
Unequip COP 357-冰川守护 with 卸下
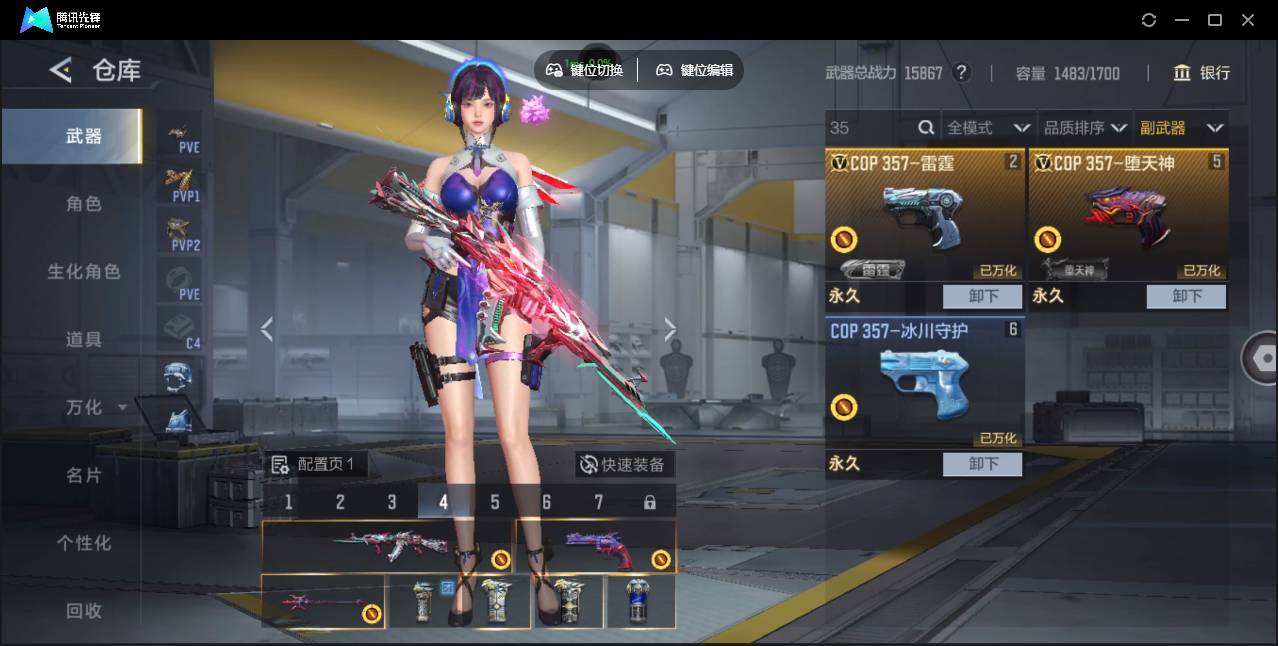pyautogui.click(x=982, y=464)
